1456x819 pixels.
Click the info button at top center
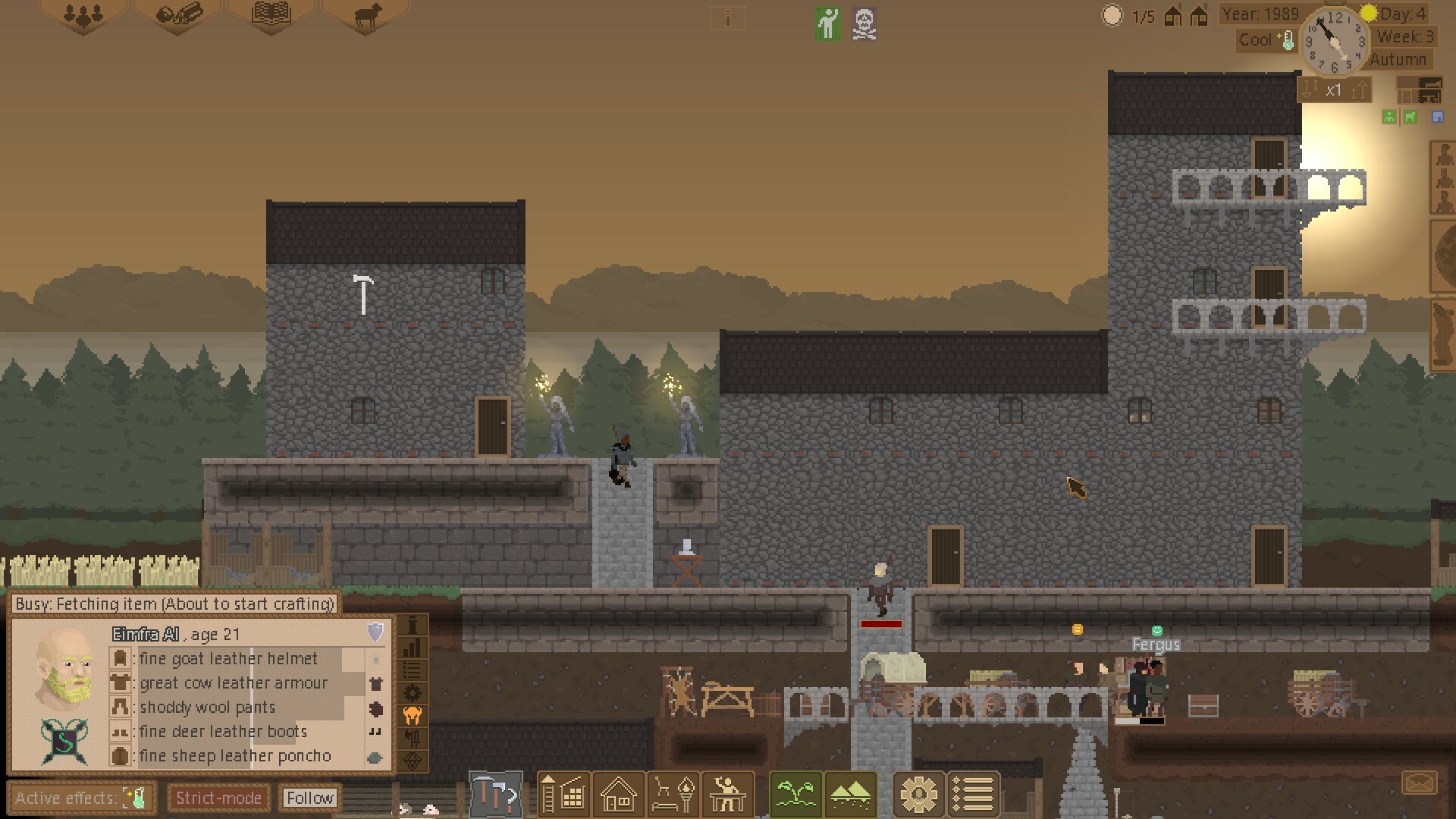(728, 19)
